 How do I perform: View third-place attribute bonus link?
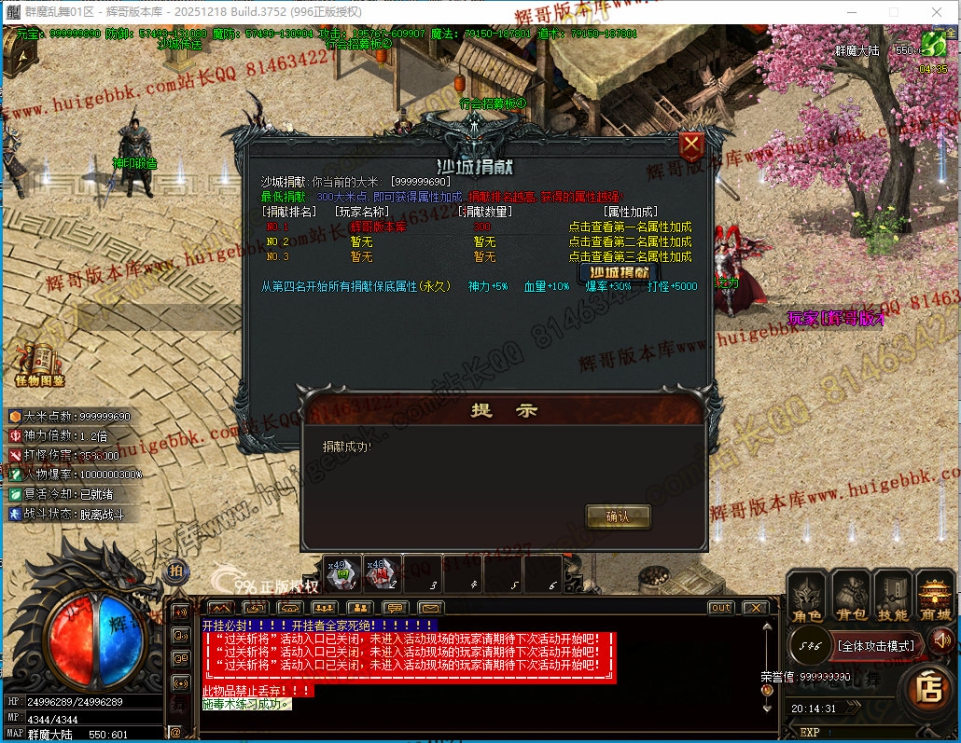coord(630,257)
